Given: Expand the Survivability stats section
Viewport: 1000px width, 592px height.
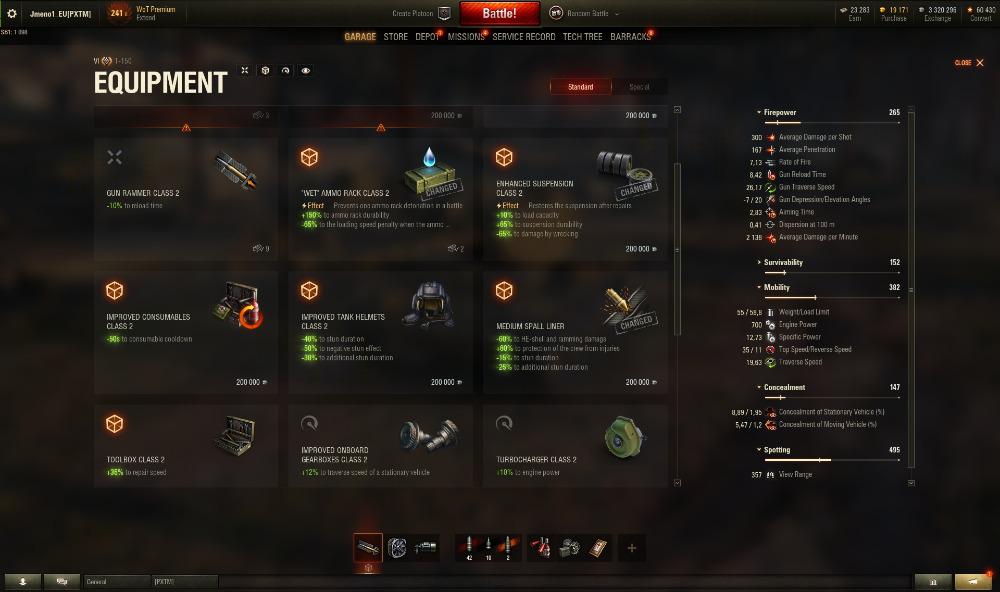Looking at the screenshot, I should point(783,262).
